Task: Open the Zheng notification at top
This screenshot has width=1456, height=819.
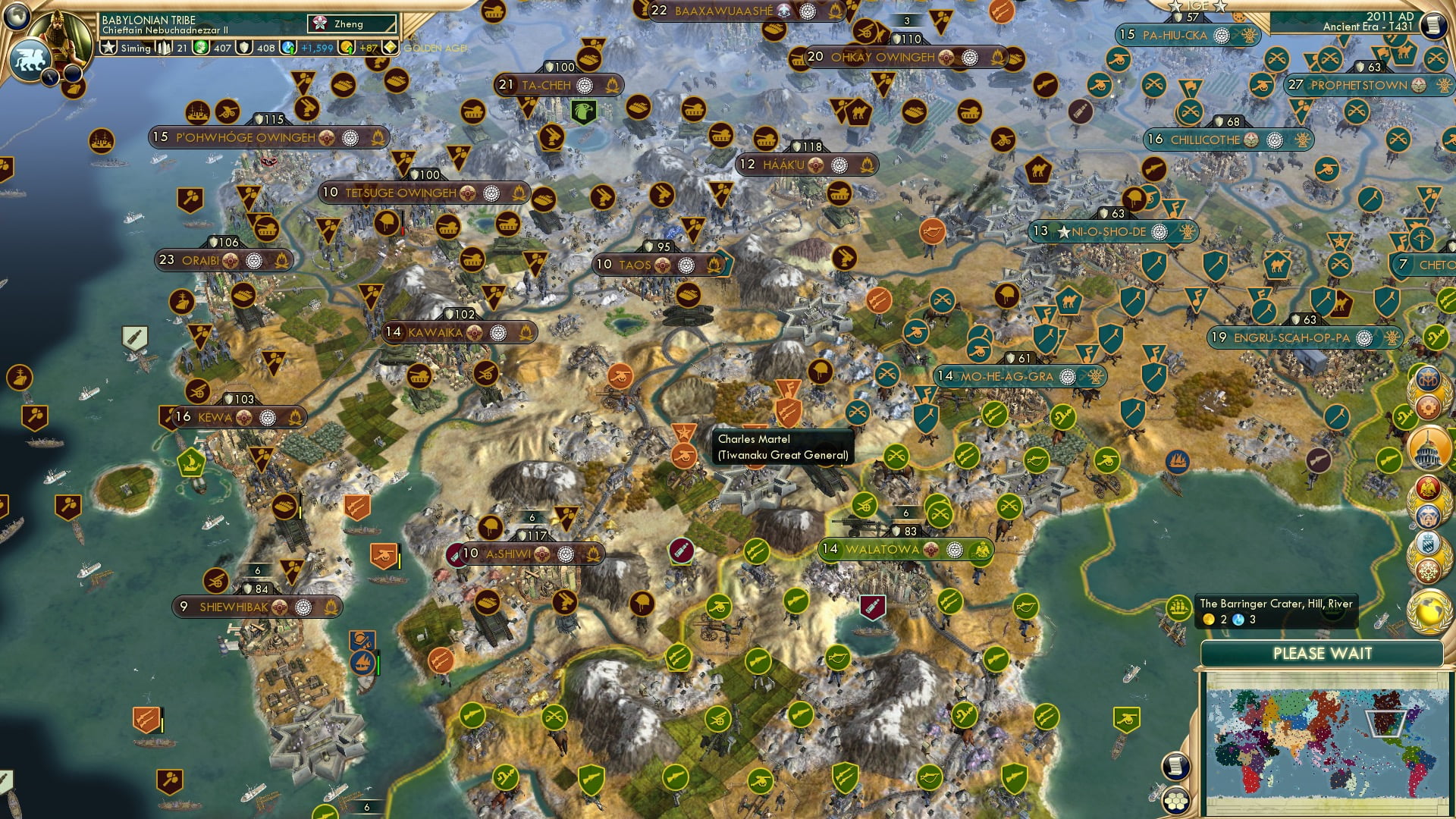Action: [353, 24]
